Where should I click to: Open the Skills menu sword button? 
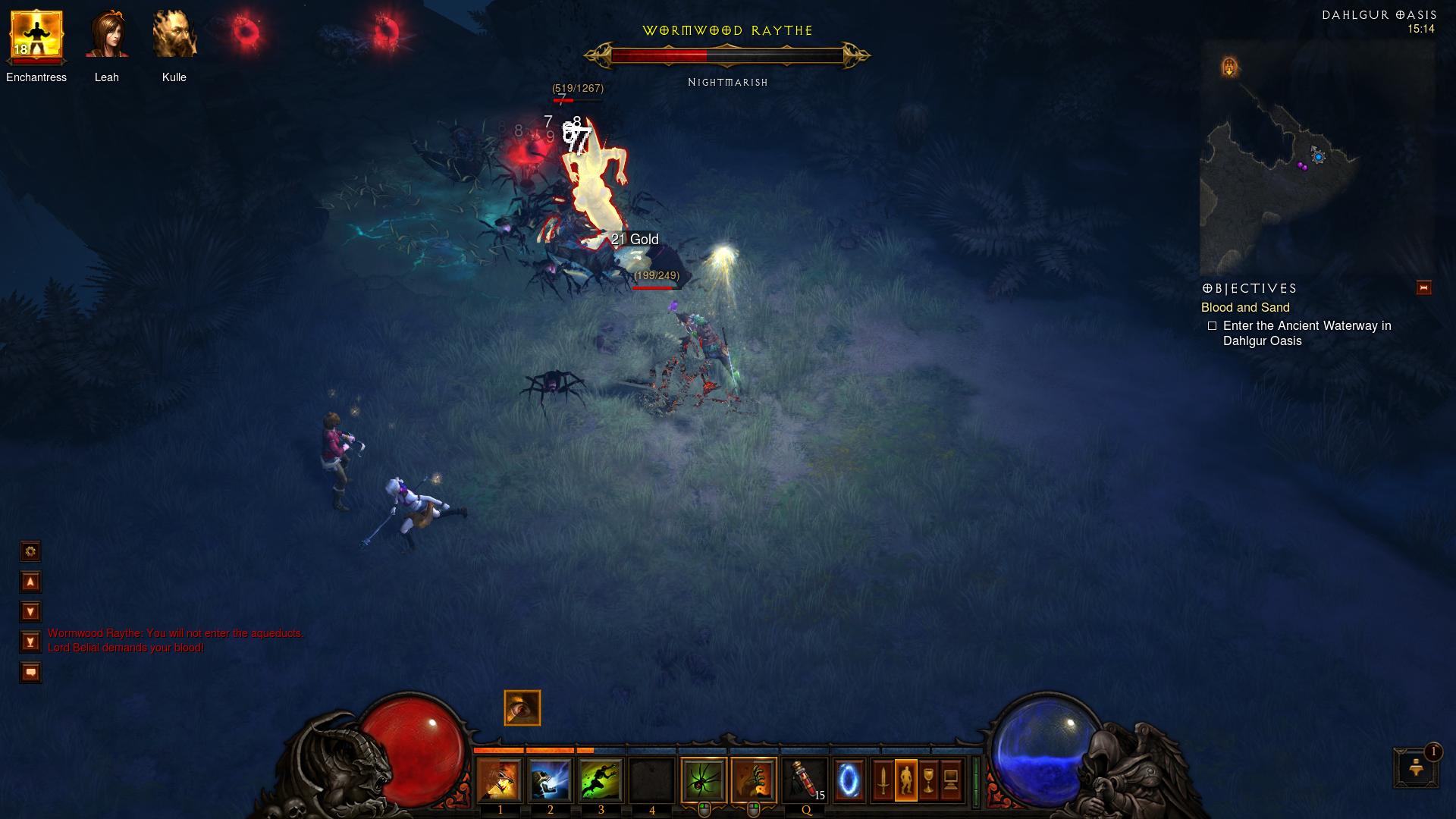pos(883,780)
